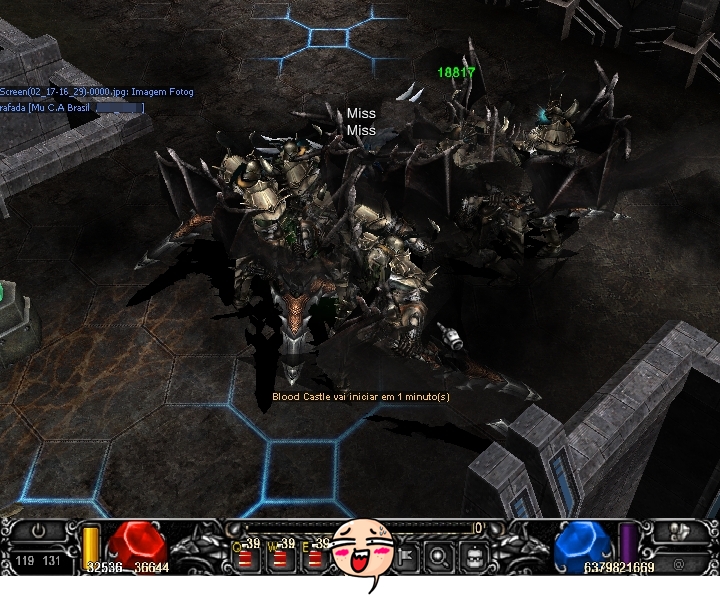Use the potion in the Q slot

247,558
